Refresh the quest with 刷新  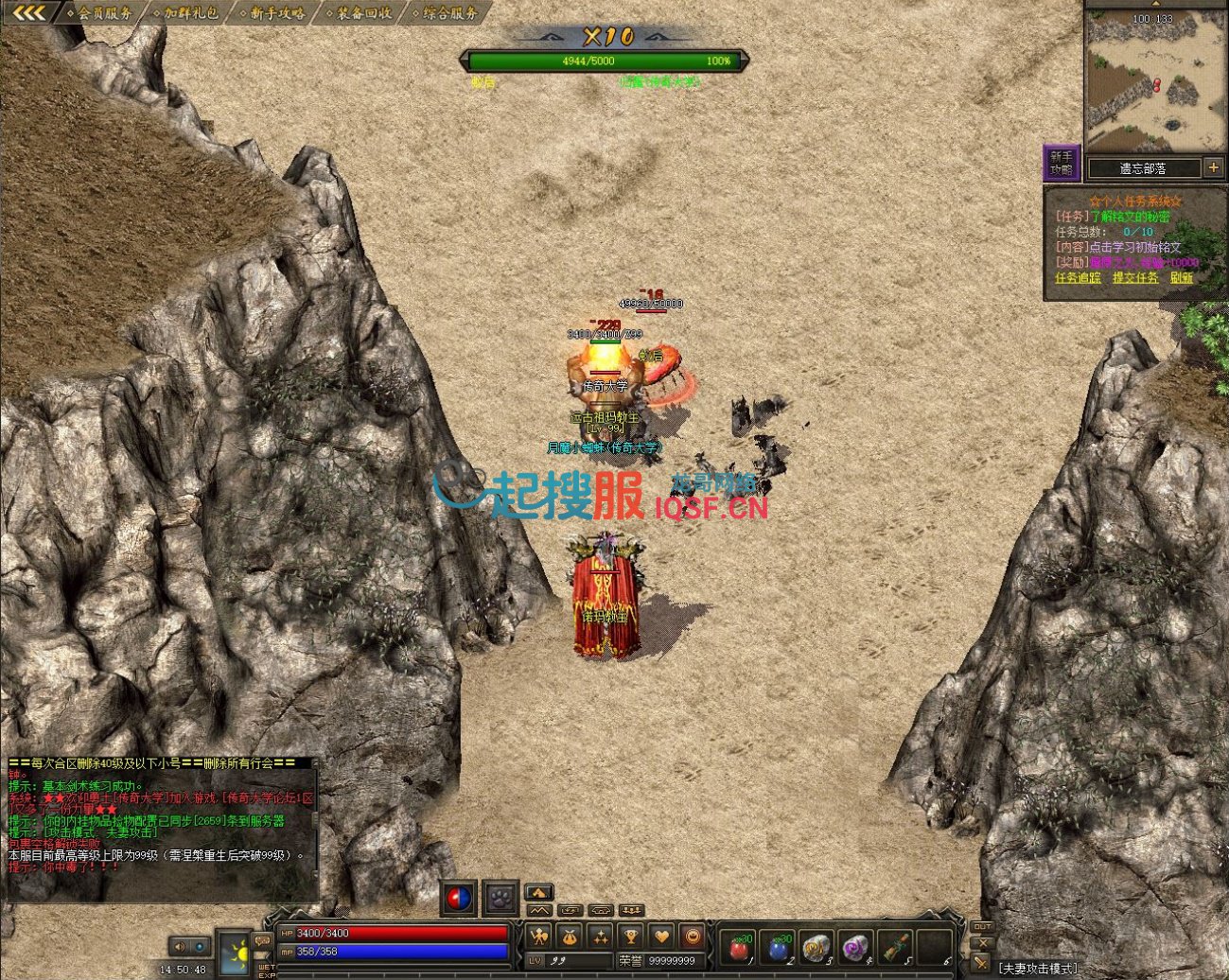point(1182,278)
